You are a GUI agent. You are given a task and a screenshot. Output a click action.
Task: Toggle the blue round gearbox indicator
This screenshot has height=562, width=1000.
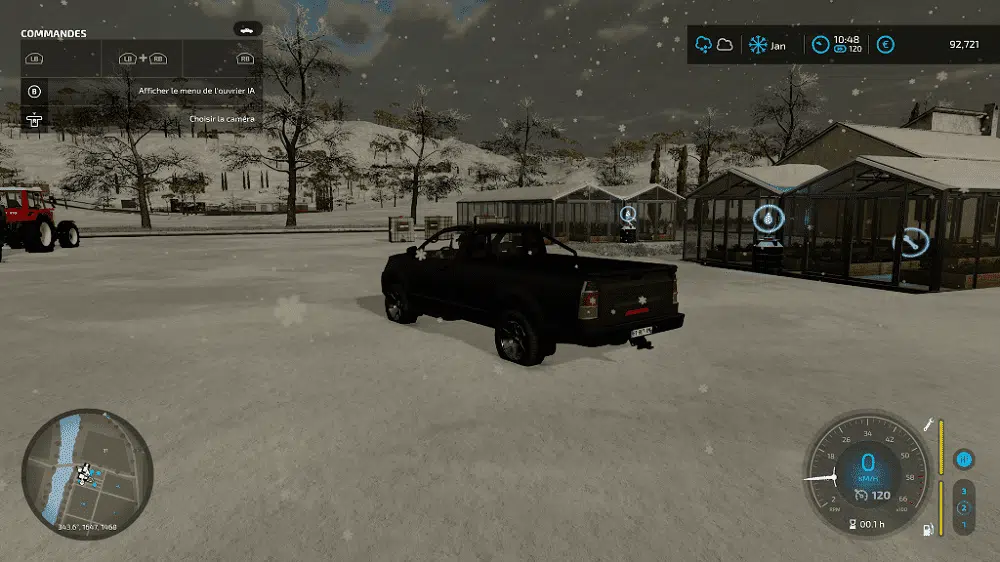964,459
